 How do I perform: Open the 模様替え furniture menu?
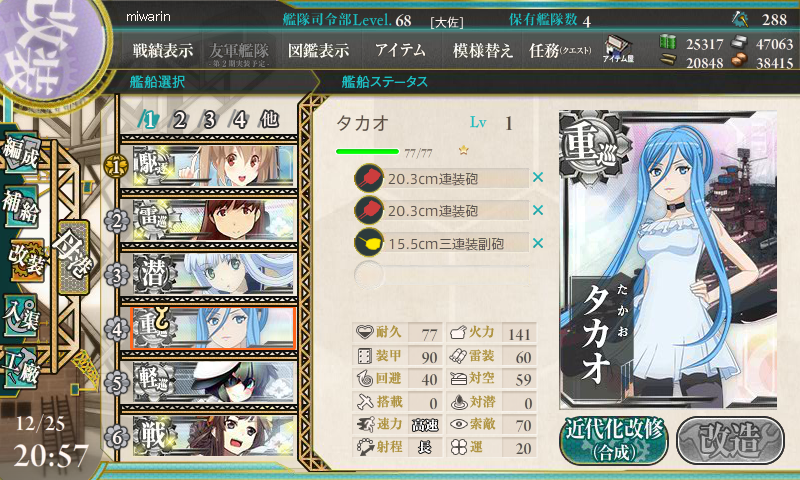(x=483, y=49)
